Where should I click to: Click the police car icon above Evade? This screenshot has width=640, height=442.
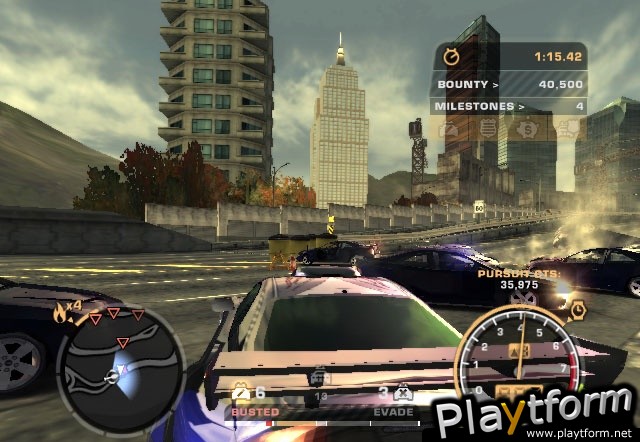(x=403, y=393)
